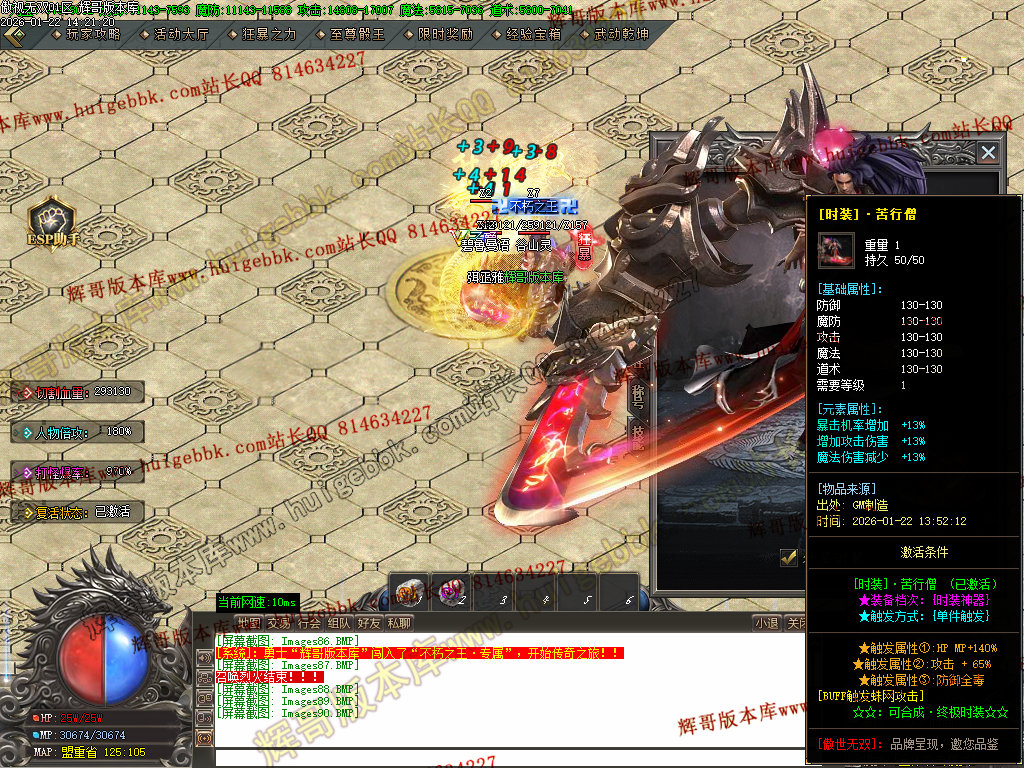The height and width of the screenshot is (768, 1024).
Task: Open the ESP助手 fist icon
Action: [51, 217]
